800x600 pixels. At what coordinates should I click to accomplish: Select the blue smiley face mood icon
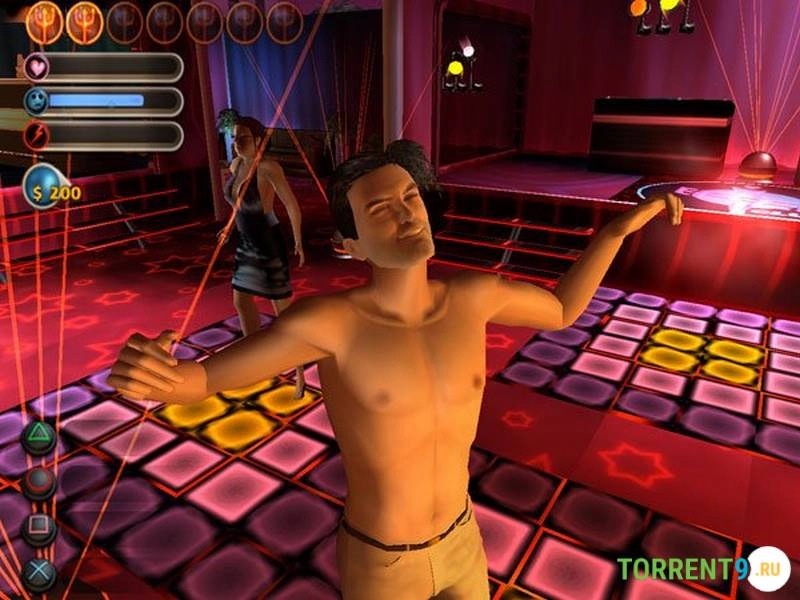35,101
